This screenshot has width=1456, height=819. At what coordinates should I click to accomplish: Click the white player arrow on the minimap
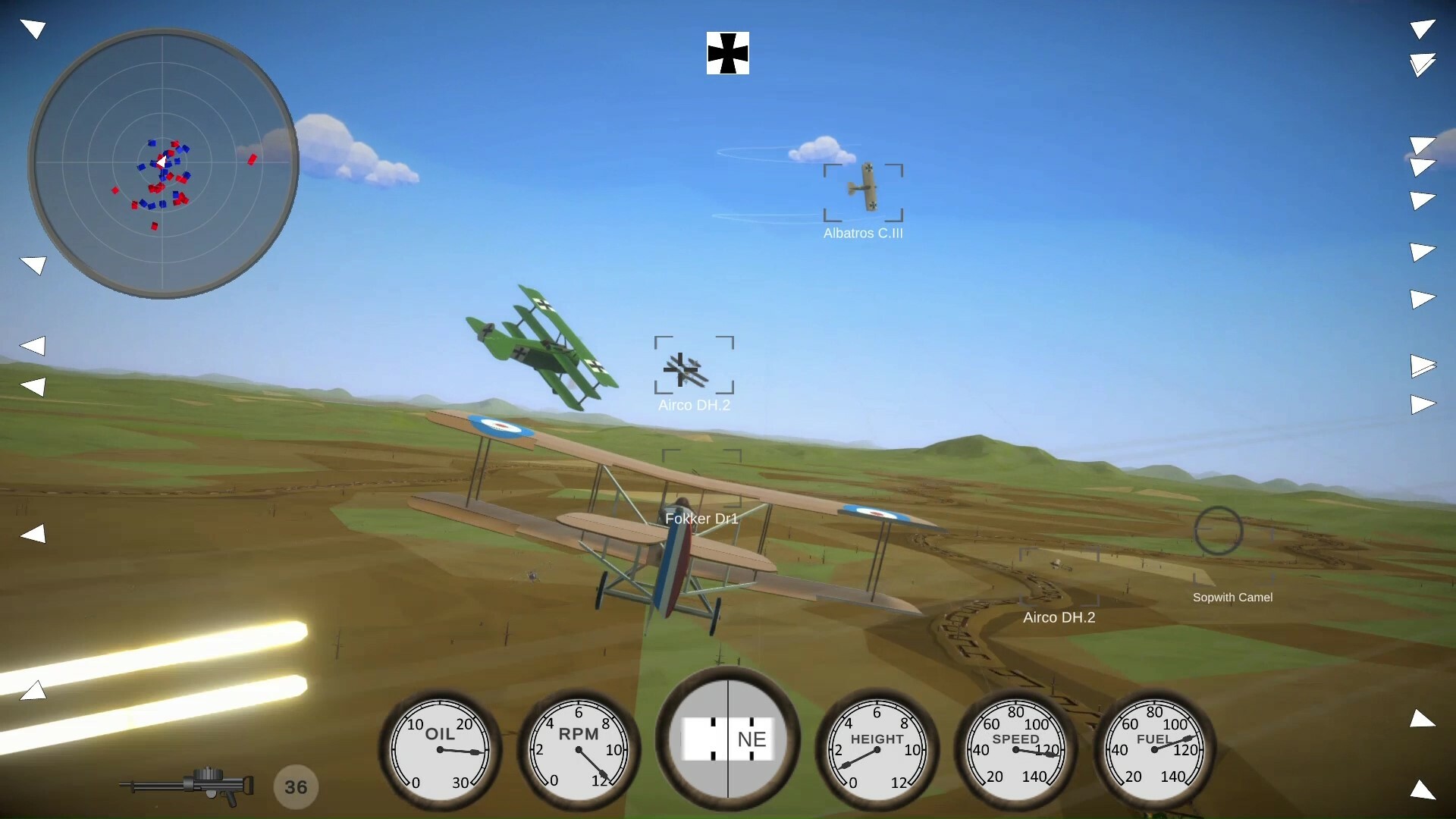162,162
